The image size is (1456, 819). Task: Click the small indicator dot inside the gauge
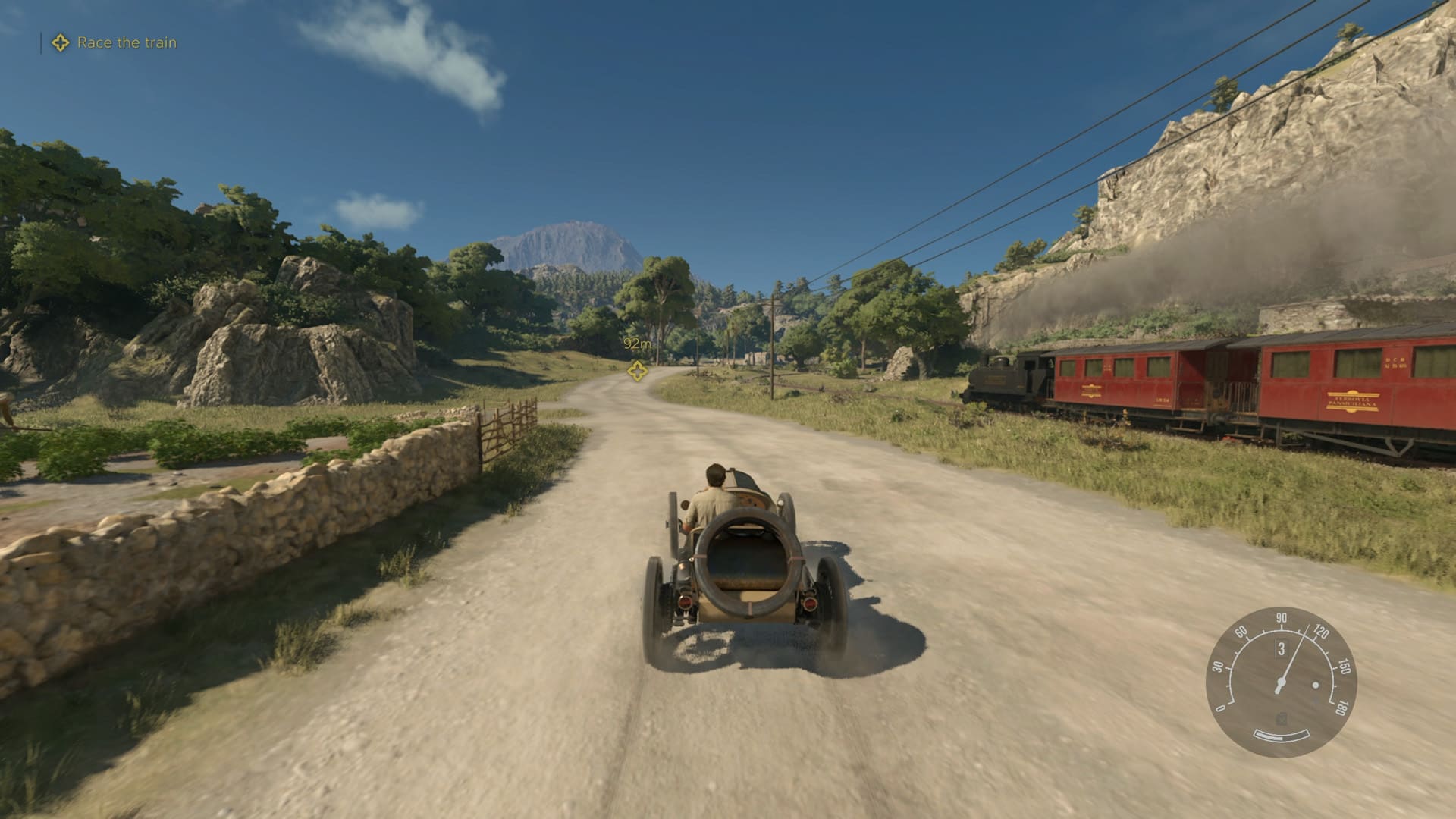point(1315,685)
